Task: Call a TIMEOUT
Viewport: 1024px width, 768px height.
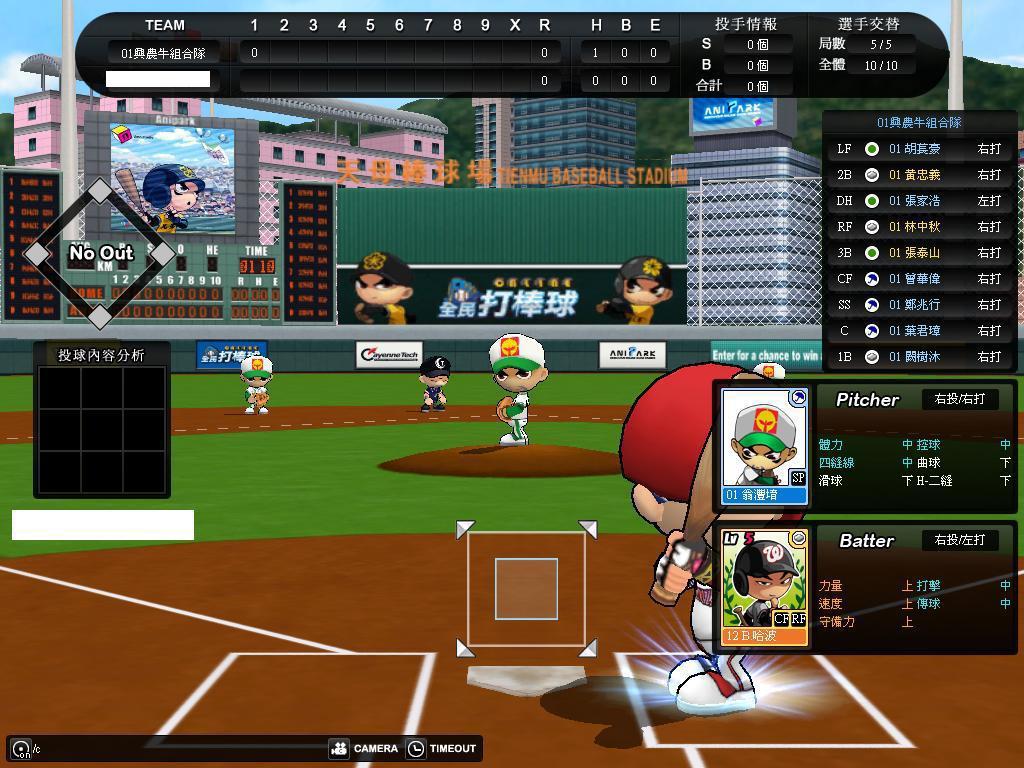Action: pos(441,748)
